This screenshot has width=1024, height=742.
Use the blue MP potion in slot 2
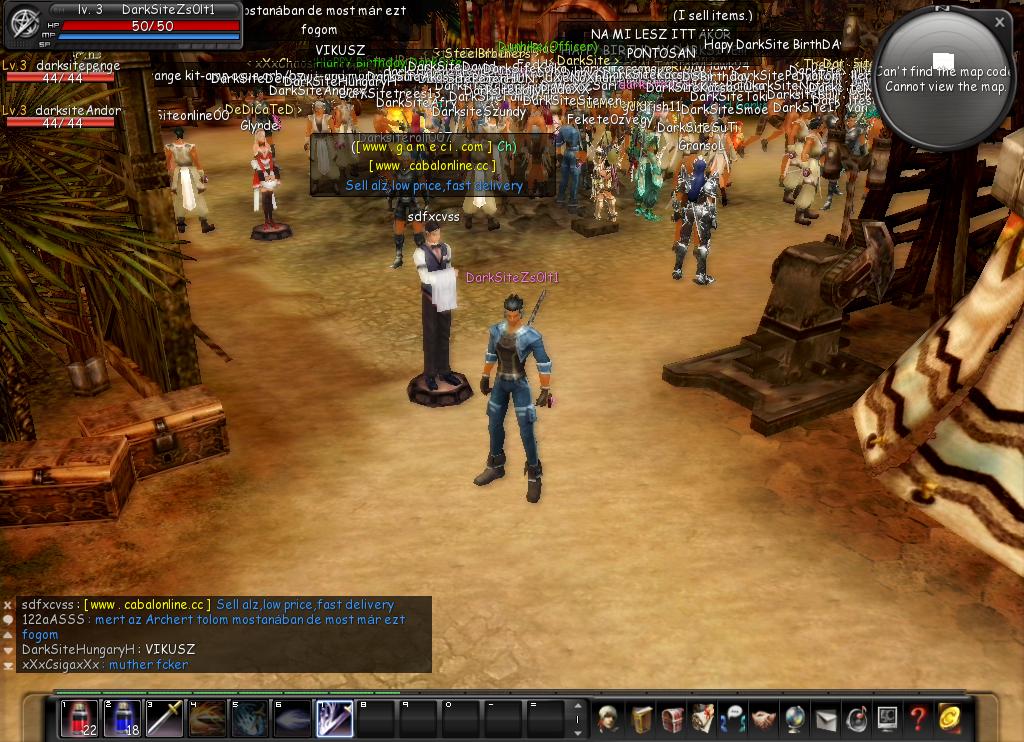pyautogui.click(x=122, y=718)
